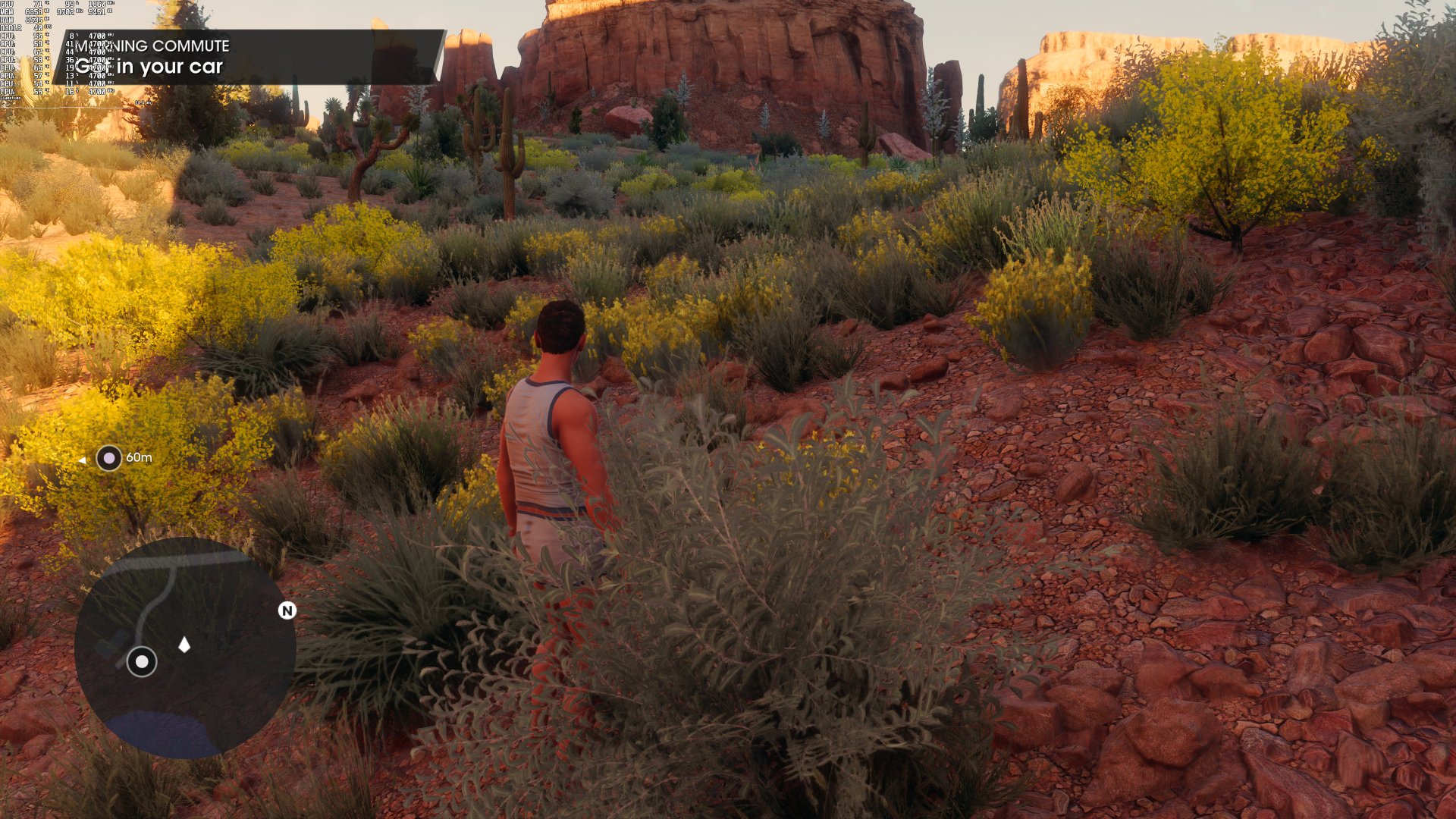Viewport: 1456px width, 819px height.
Task: Click the 60m distance label
Action: coord(137,457)
